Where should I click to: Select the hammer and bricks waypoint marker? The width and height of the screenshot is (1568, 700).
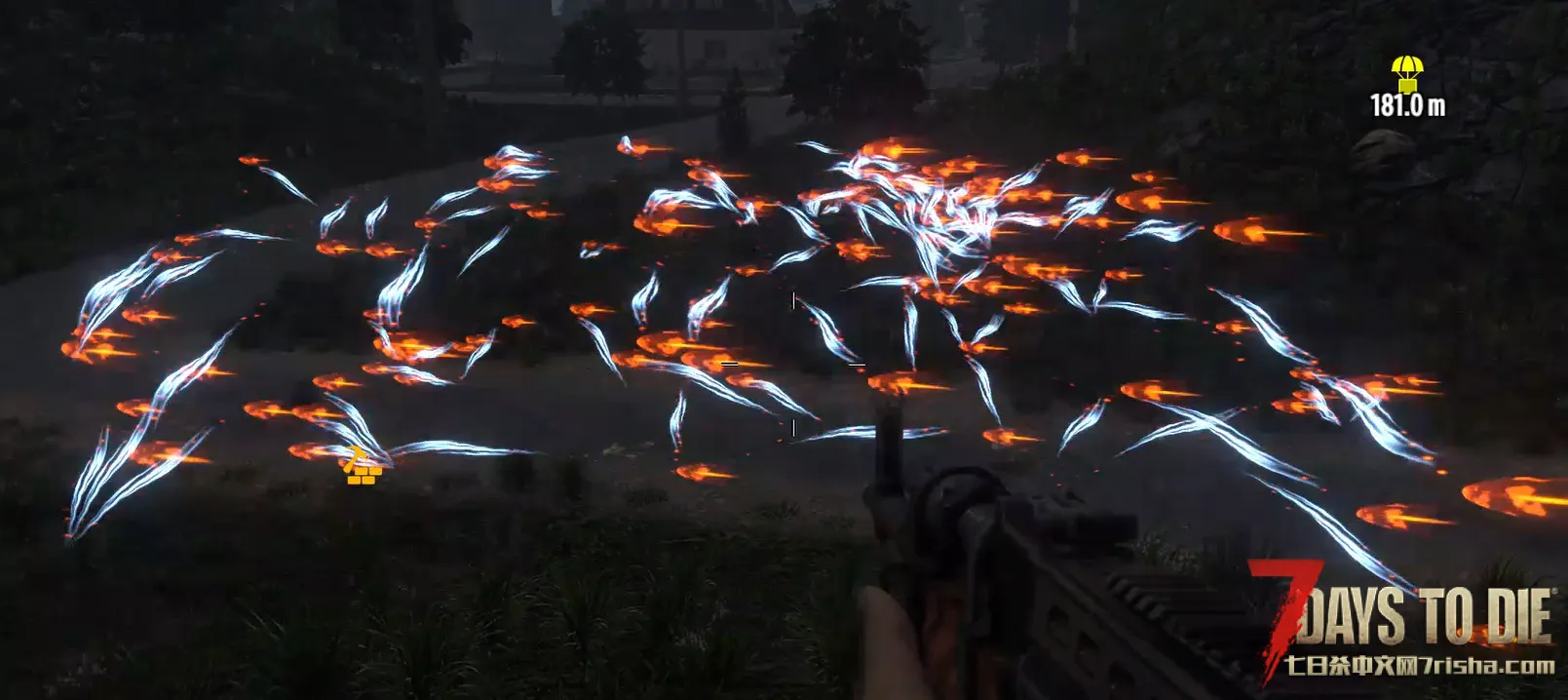click(362, 468)
